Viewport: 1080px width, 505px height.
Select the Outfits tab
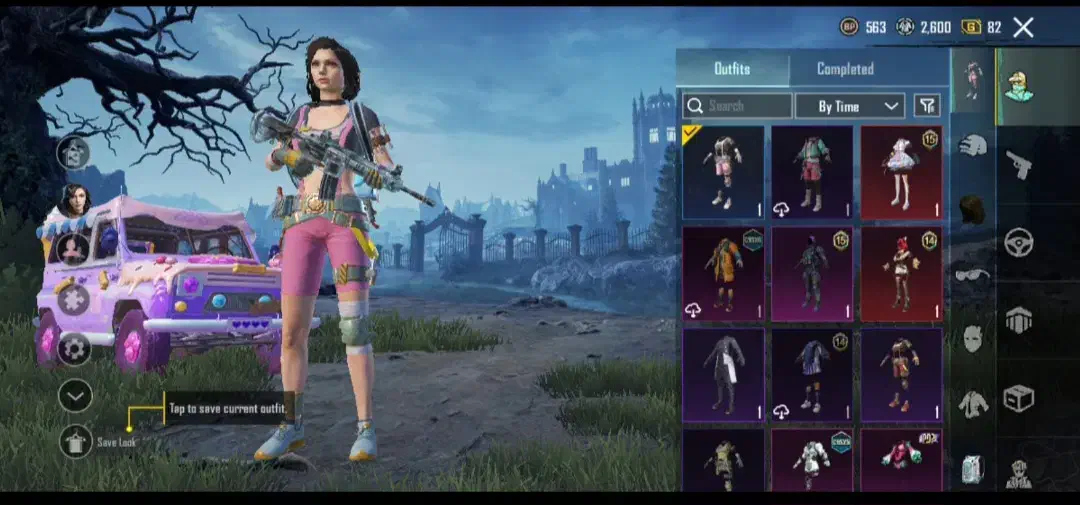732,69
